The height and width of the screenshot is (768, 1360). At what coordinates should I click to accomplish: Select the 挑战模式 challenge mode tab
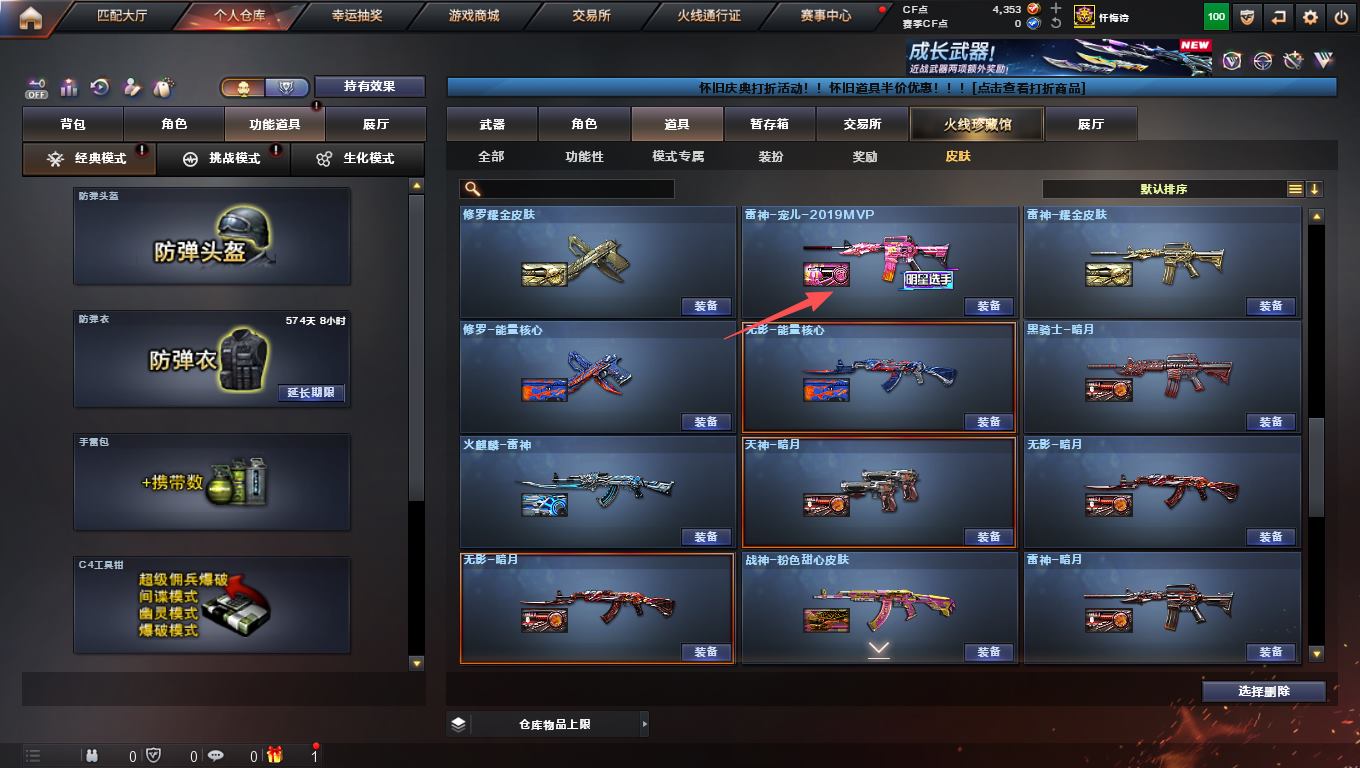[224, 159]
